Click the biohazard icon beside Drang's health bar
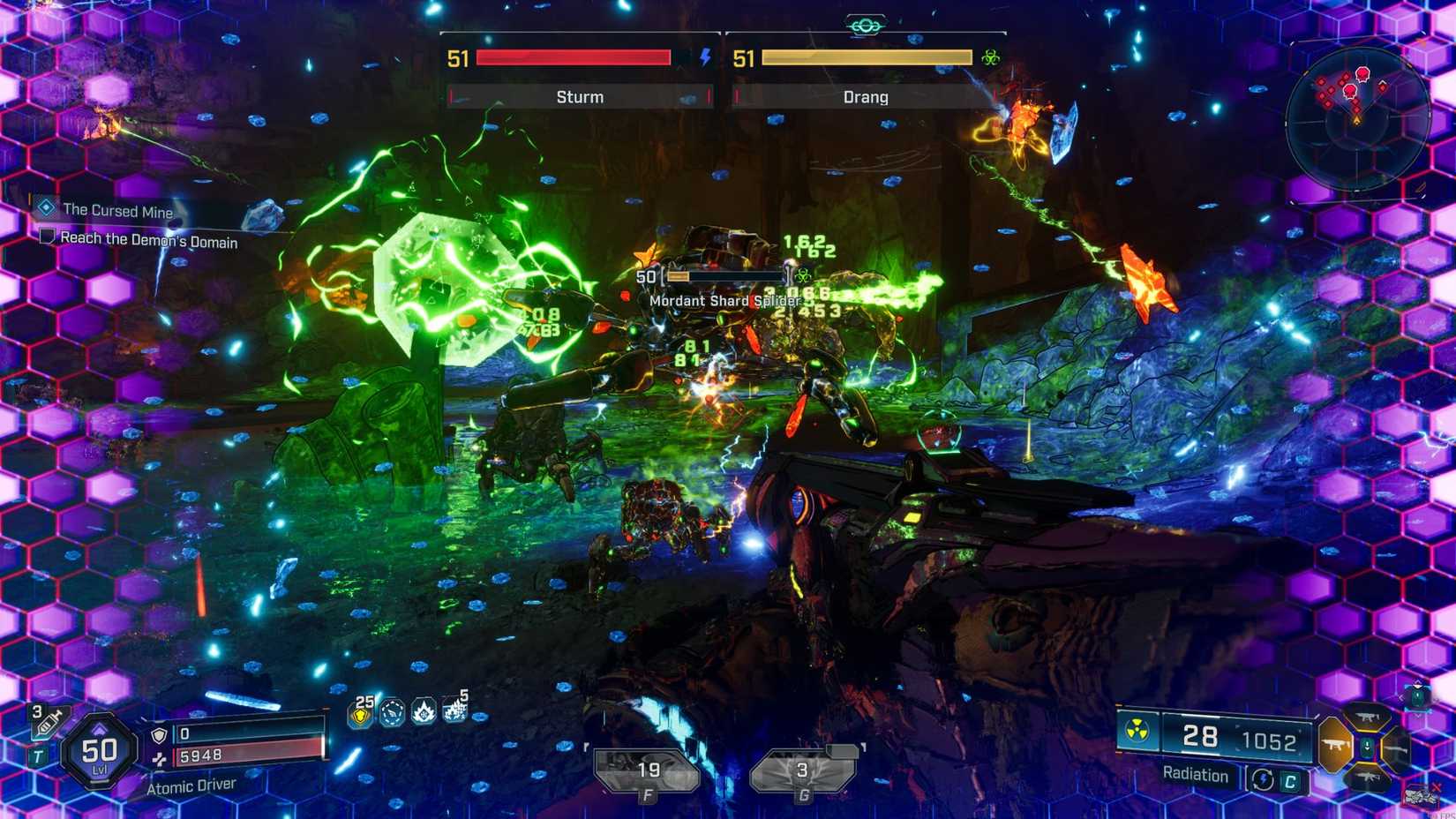This screenshot has height=819, width=1456. 992,56
